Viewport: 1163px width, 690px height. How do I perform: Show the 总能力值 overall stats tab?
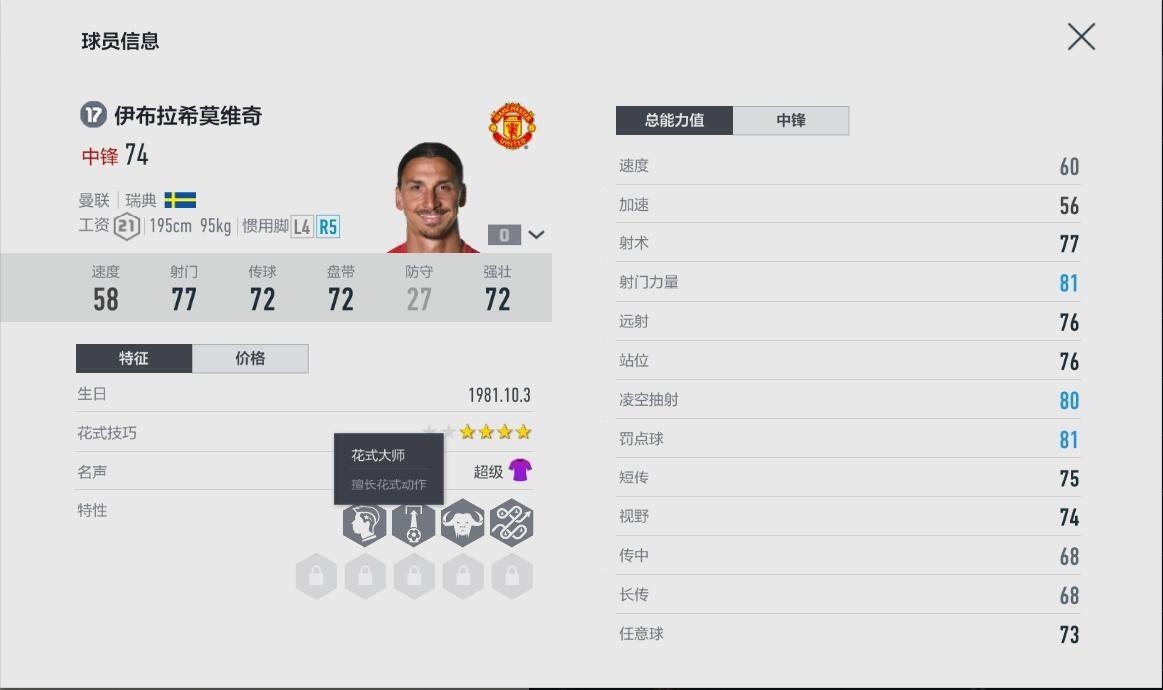pos(674,121)
